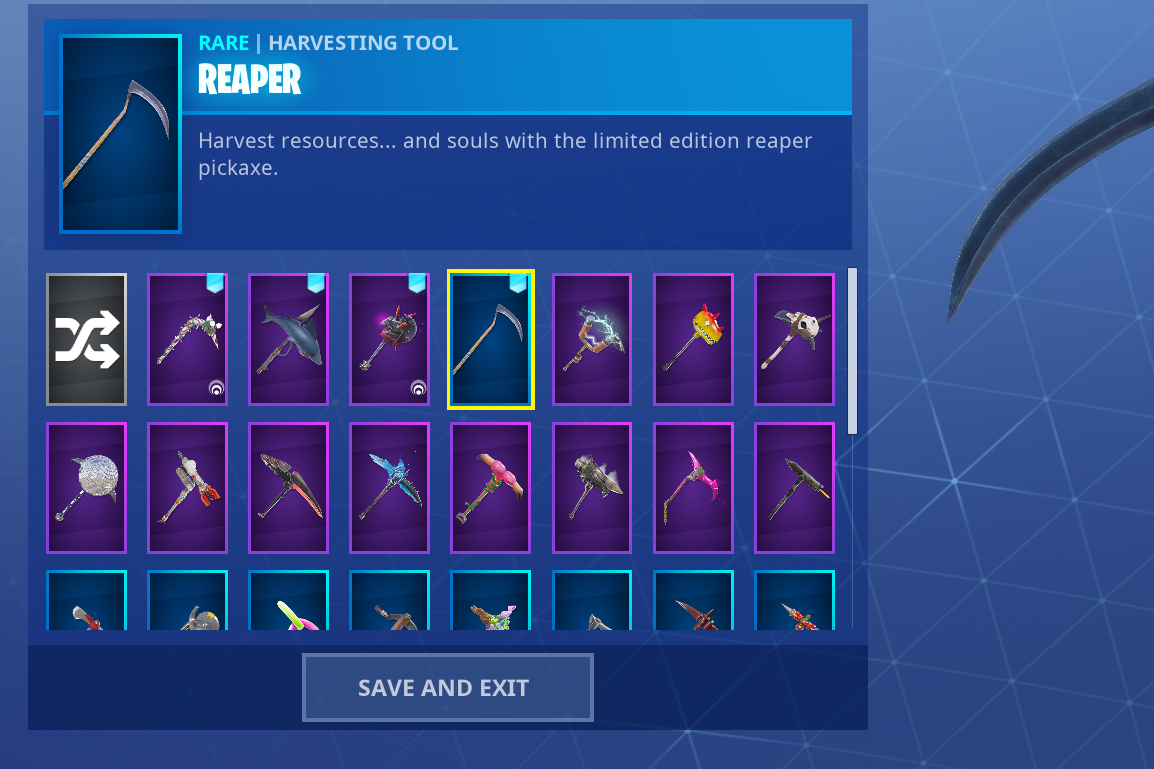Select the gray metal anvil-head pickaxe
This screenshot has width=1154, height=769.
(x=592, y=488)
